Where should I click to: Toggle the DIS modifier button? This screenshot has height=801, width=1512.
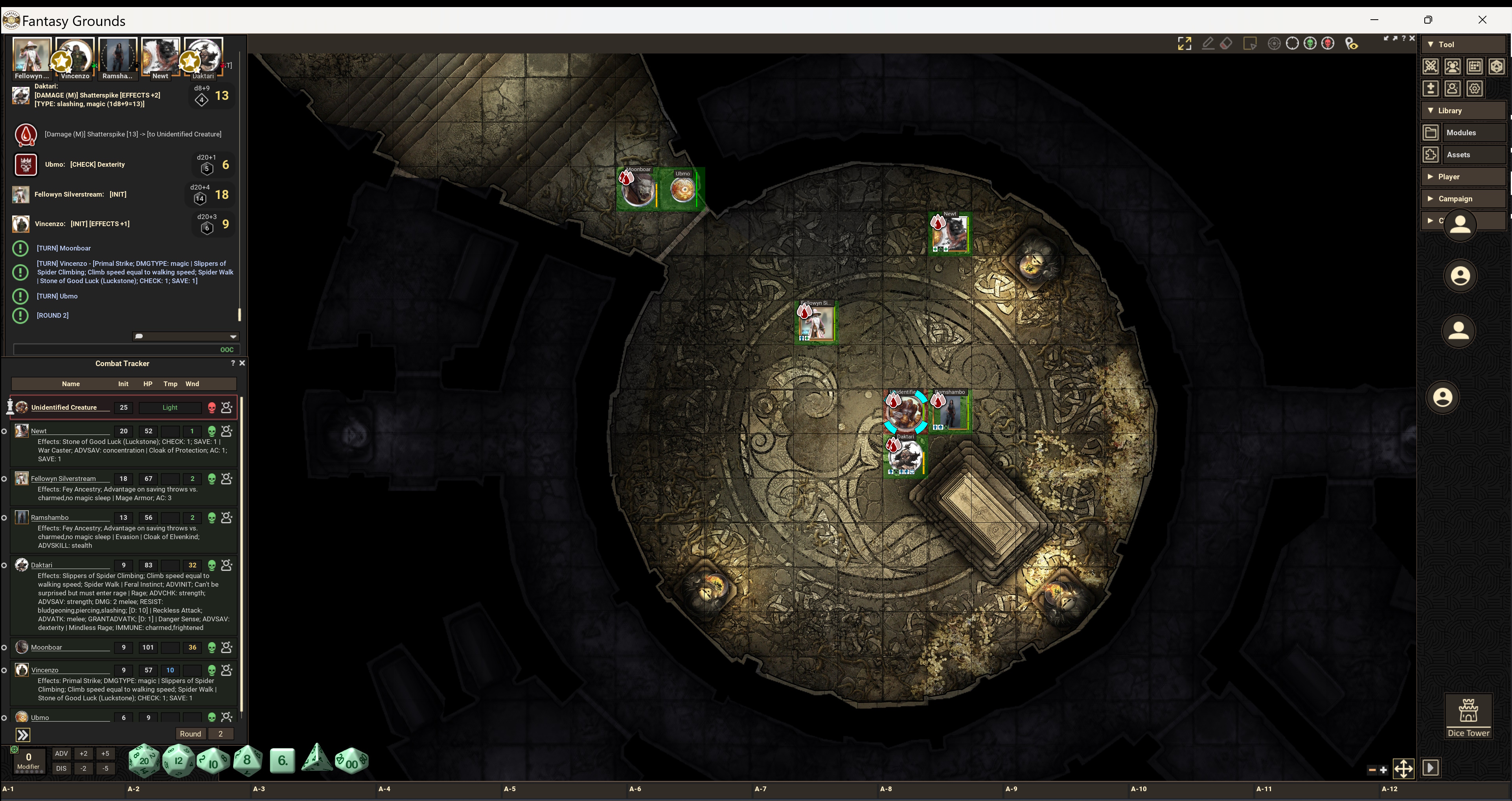62,768
